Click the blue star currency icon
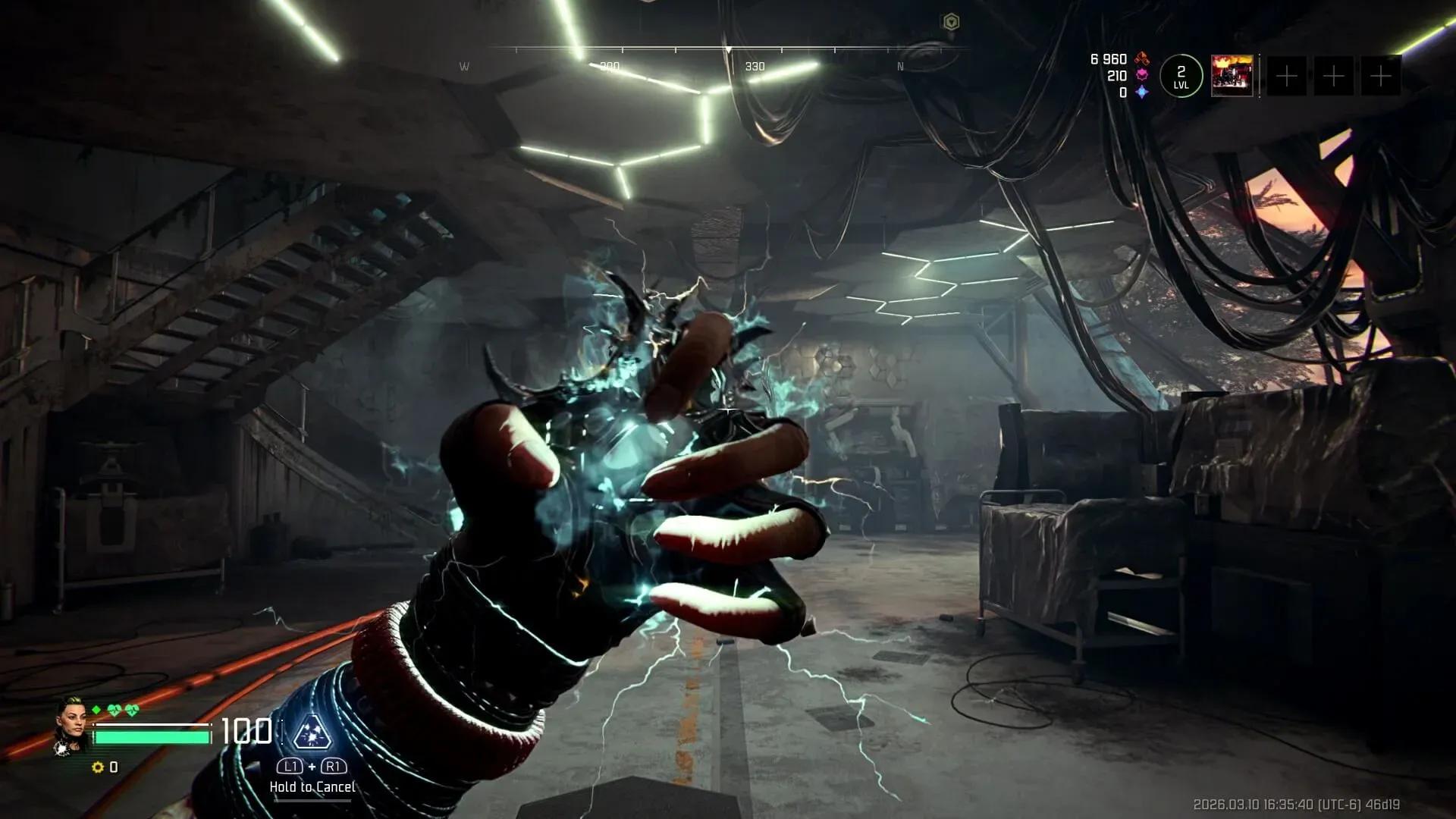Image resolution: width=1456 pixels, height=819 pixels. click(x=1142, y=93)
